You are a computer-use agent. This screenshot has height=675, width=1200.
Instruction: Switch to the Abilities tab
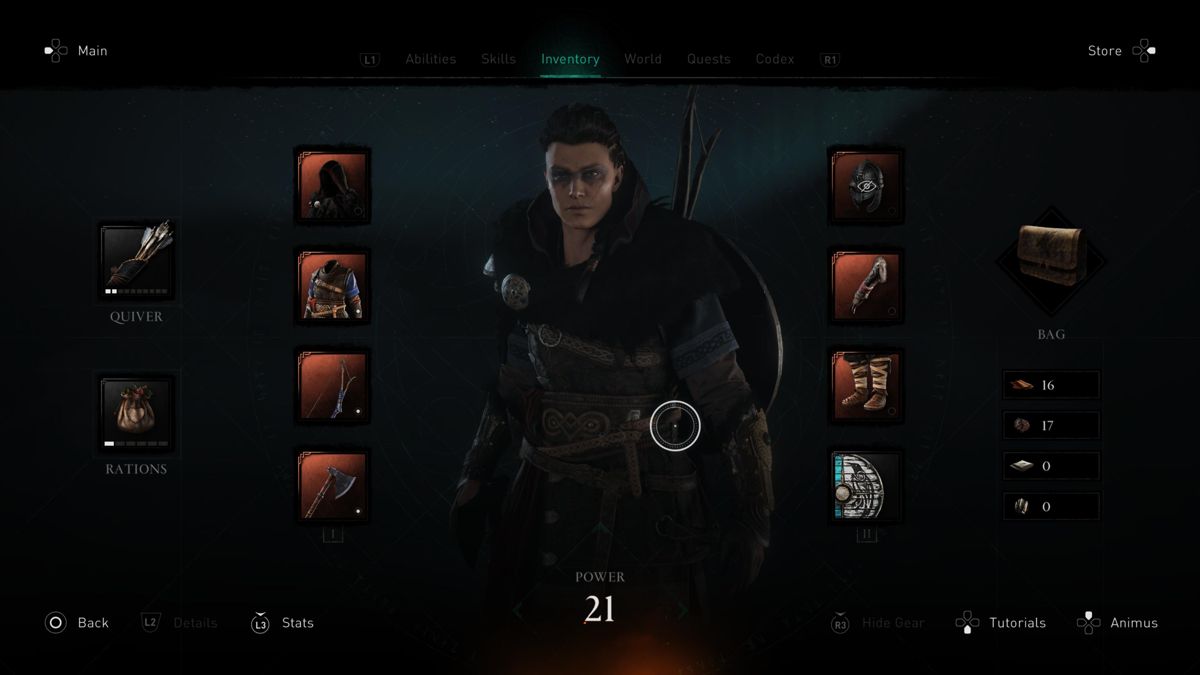click(x=430, y=59)
